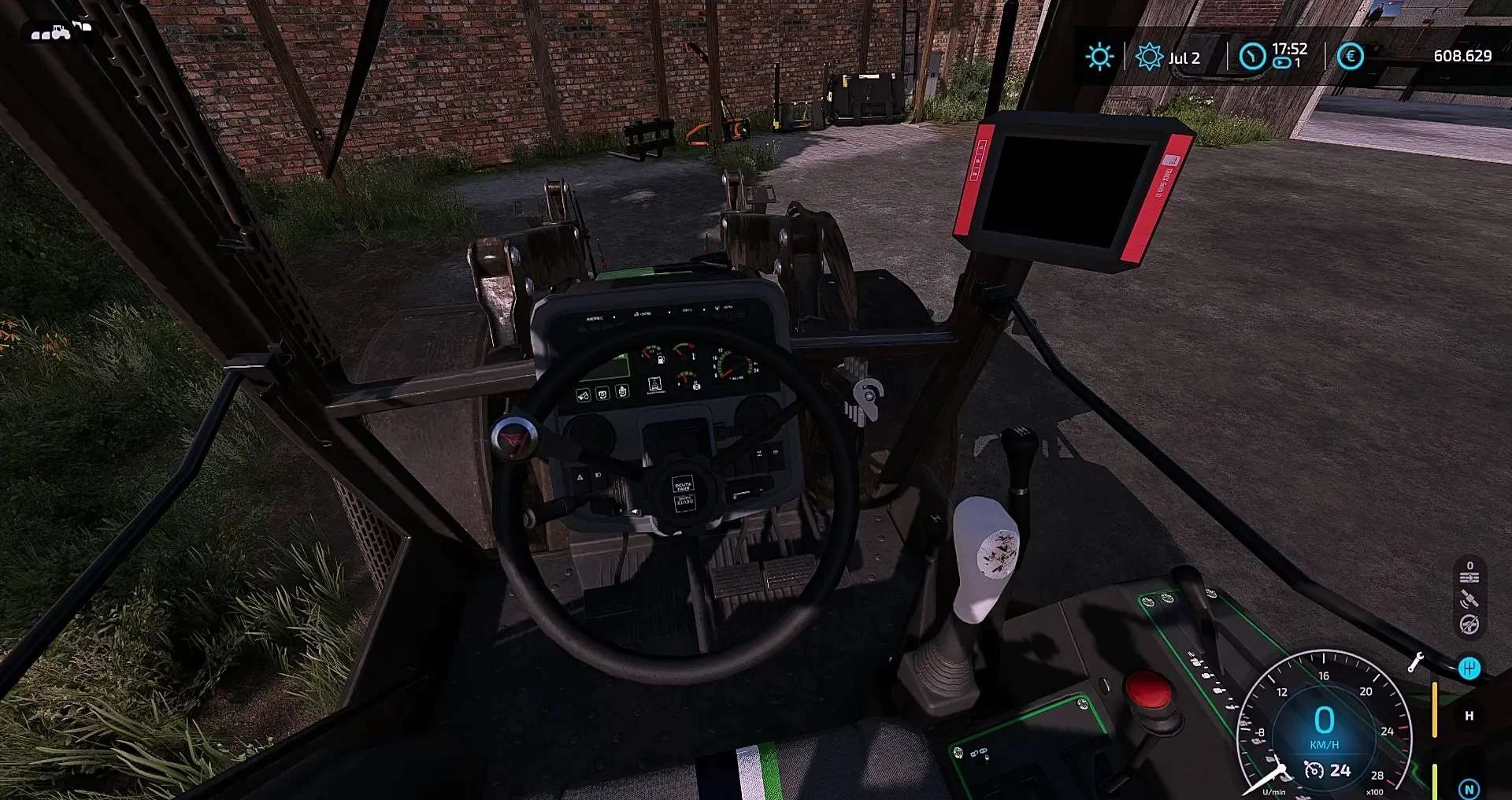
Task: Click the wrench damage indicator icon
Action: point(1415,663)
